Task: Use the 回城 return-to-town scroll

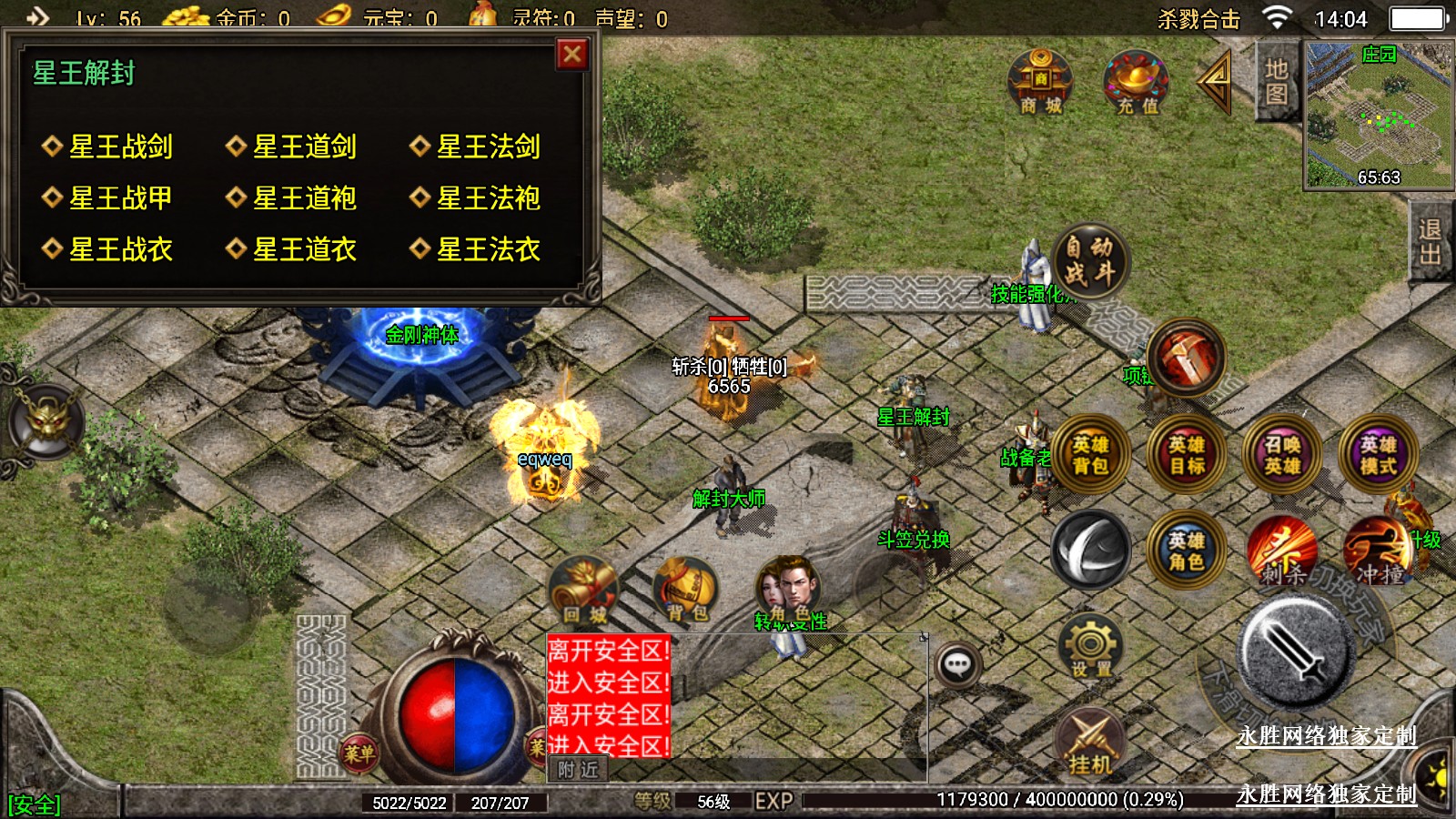Action: (x=583, y=591)
